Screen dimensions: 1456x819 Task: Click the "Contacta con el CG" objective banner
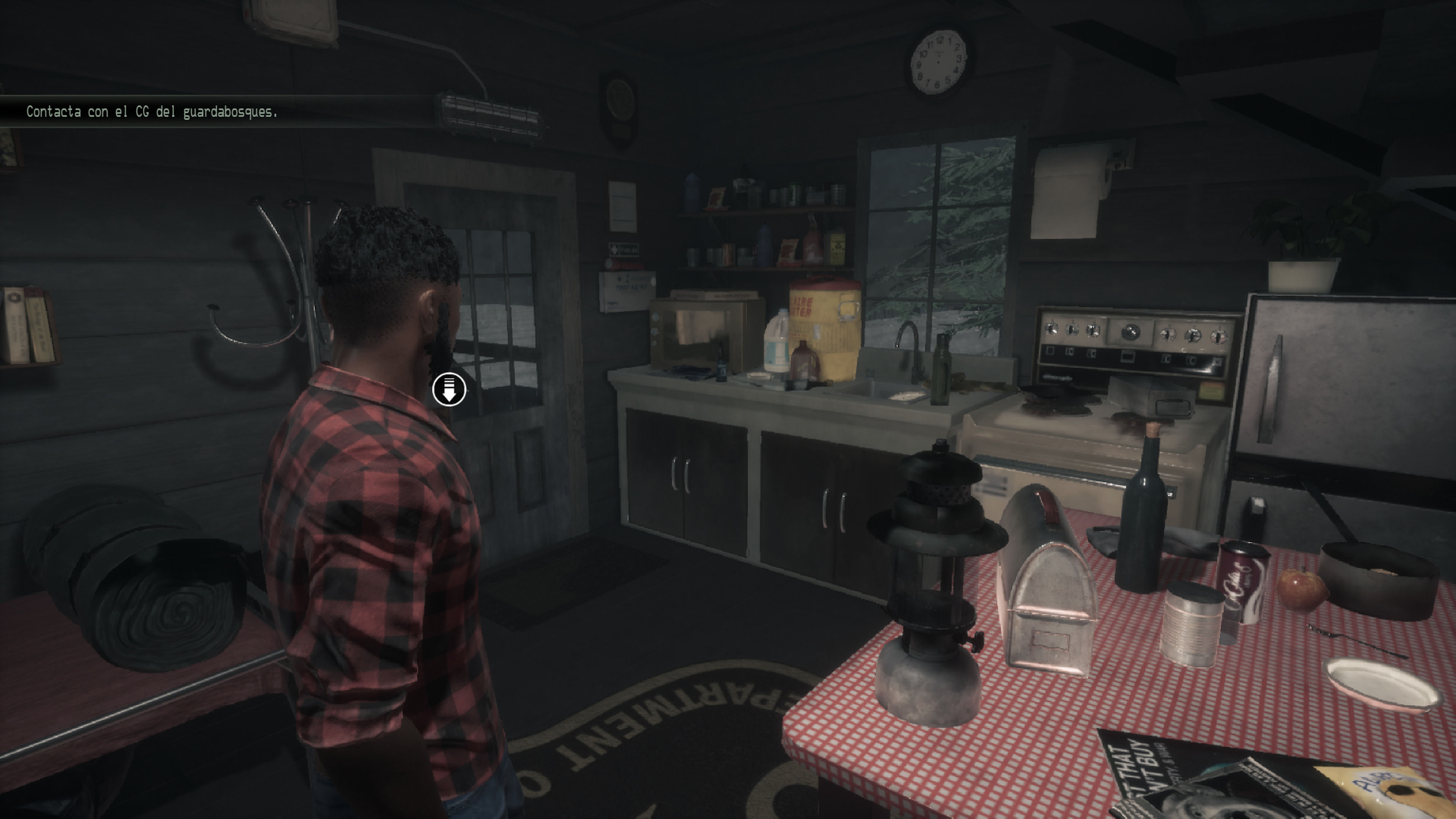tap(152, 112)
